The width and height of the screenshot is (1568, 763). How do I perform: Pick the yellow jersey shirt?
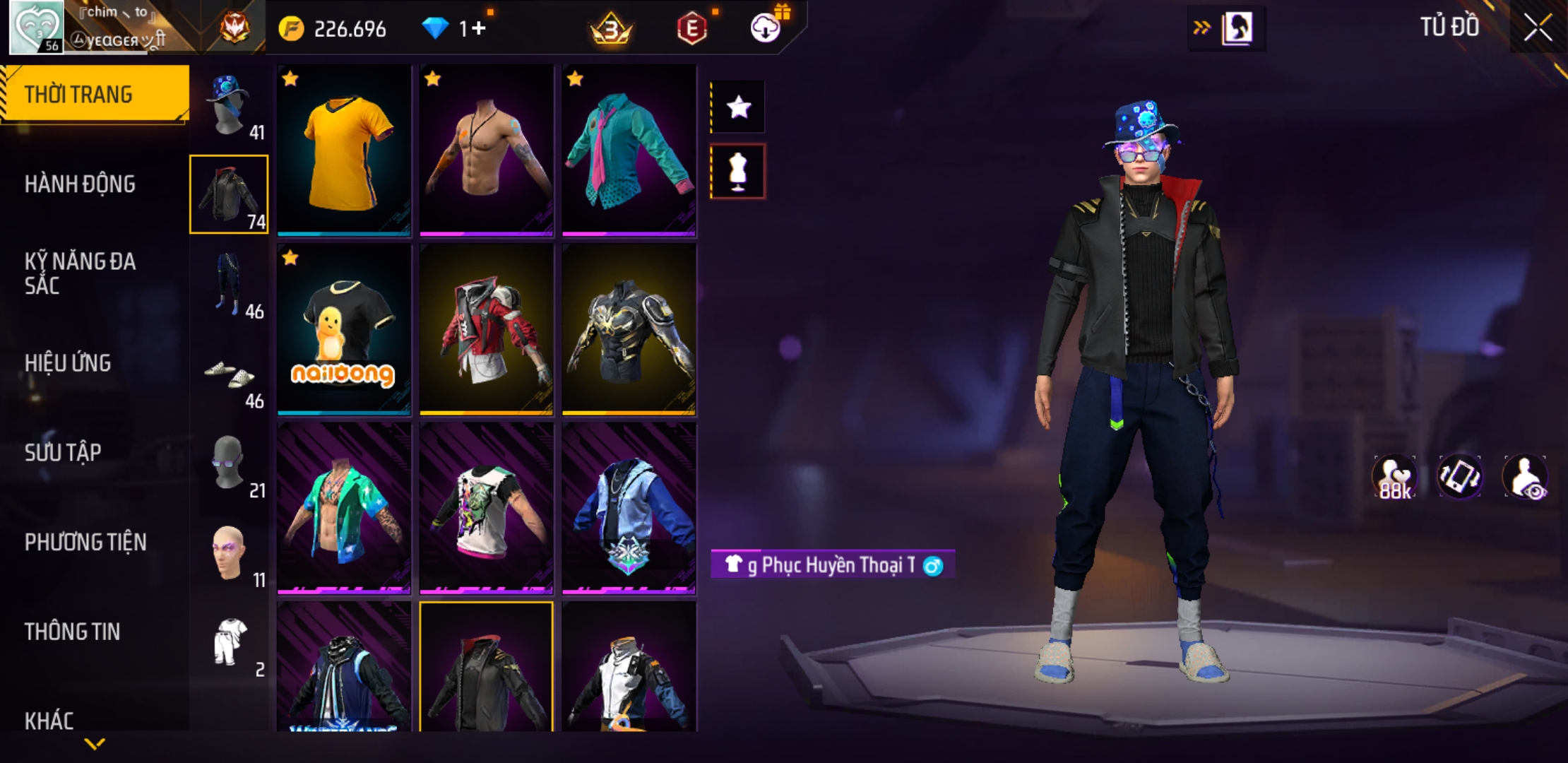344,150
